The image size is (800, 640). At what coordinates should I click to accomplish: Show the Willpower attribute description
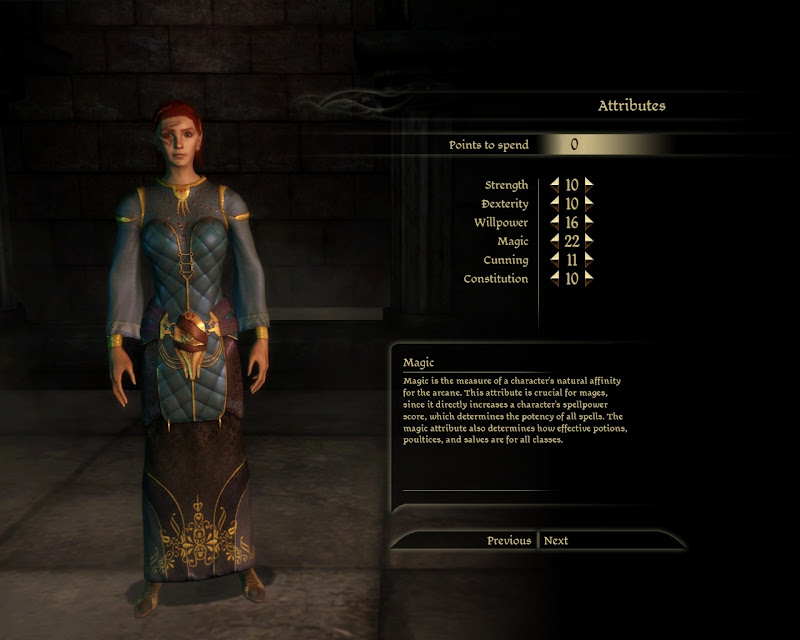tap(502, 222)
